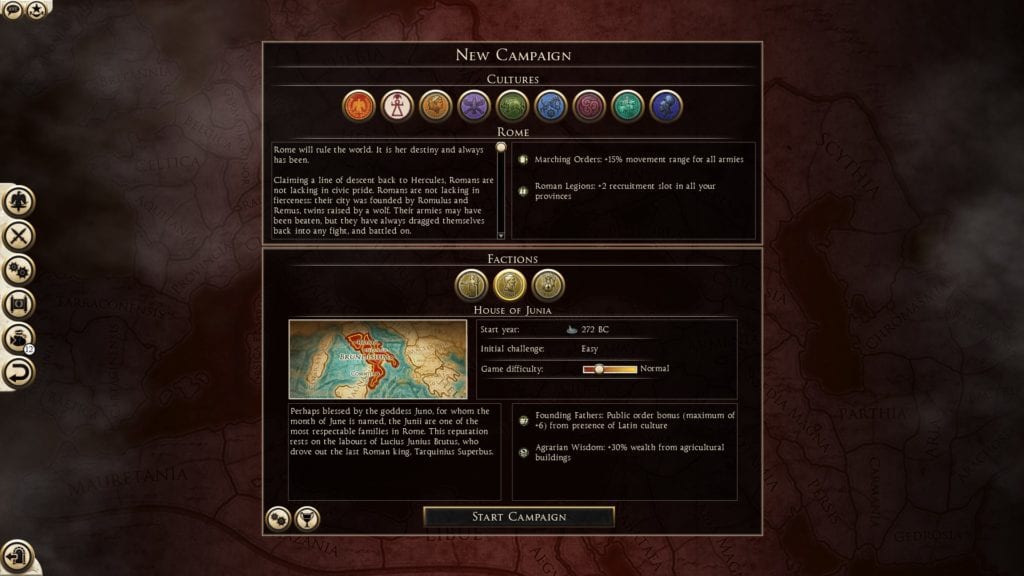The width and height of the screenshot is (1024, 576).
Task: Pick the red triskelion culture emblem
Action: click(589, 105)
